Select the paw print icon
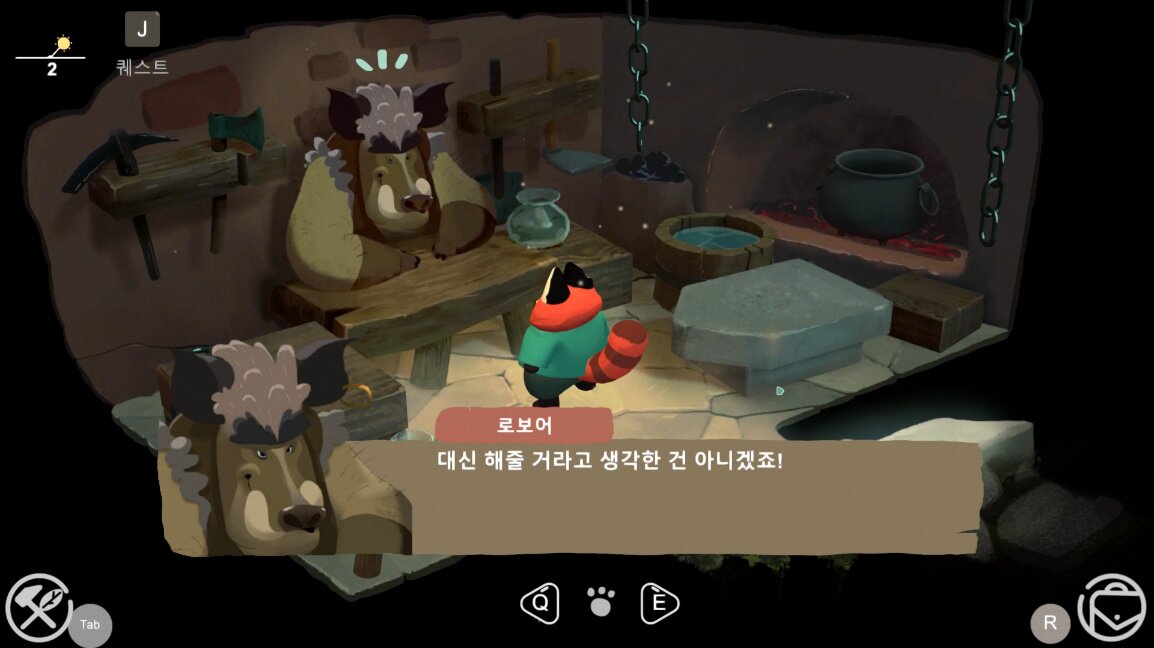Viewport: 1154px width, 648px height. [x=600, y=602]
